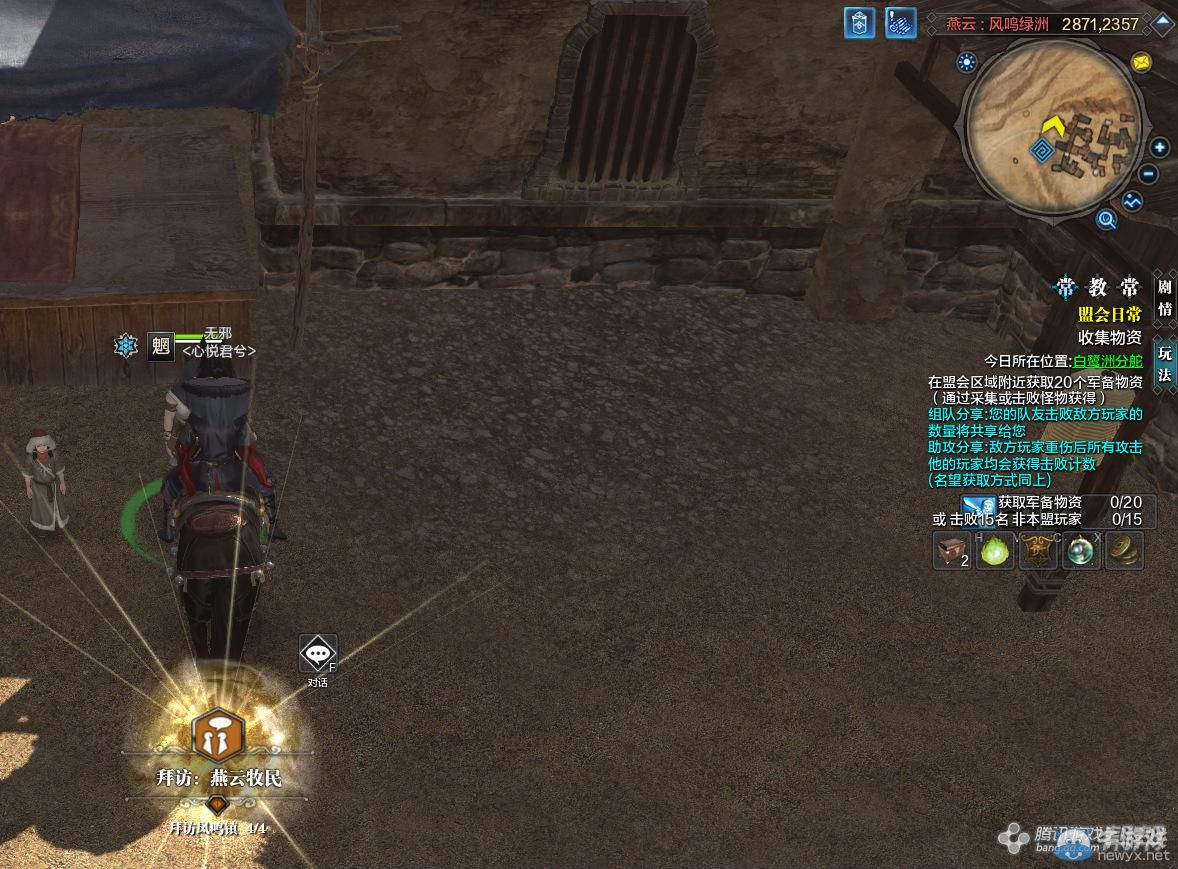The height and width of the screenshot is (869, 1178).
Task: Zoom in the minimap with plus button
Action: tap(1160, 148)
